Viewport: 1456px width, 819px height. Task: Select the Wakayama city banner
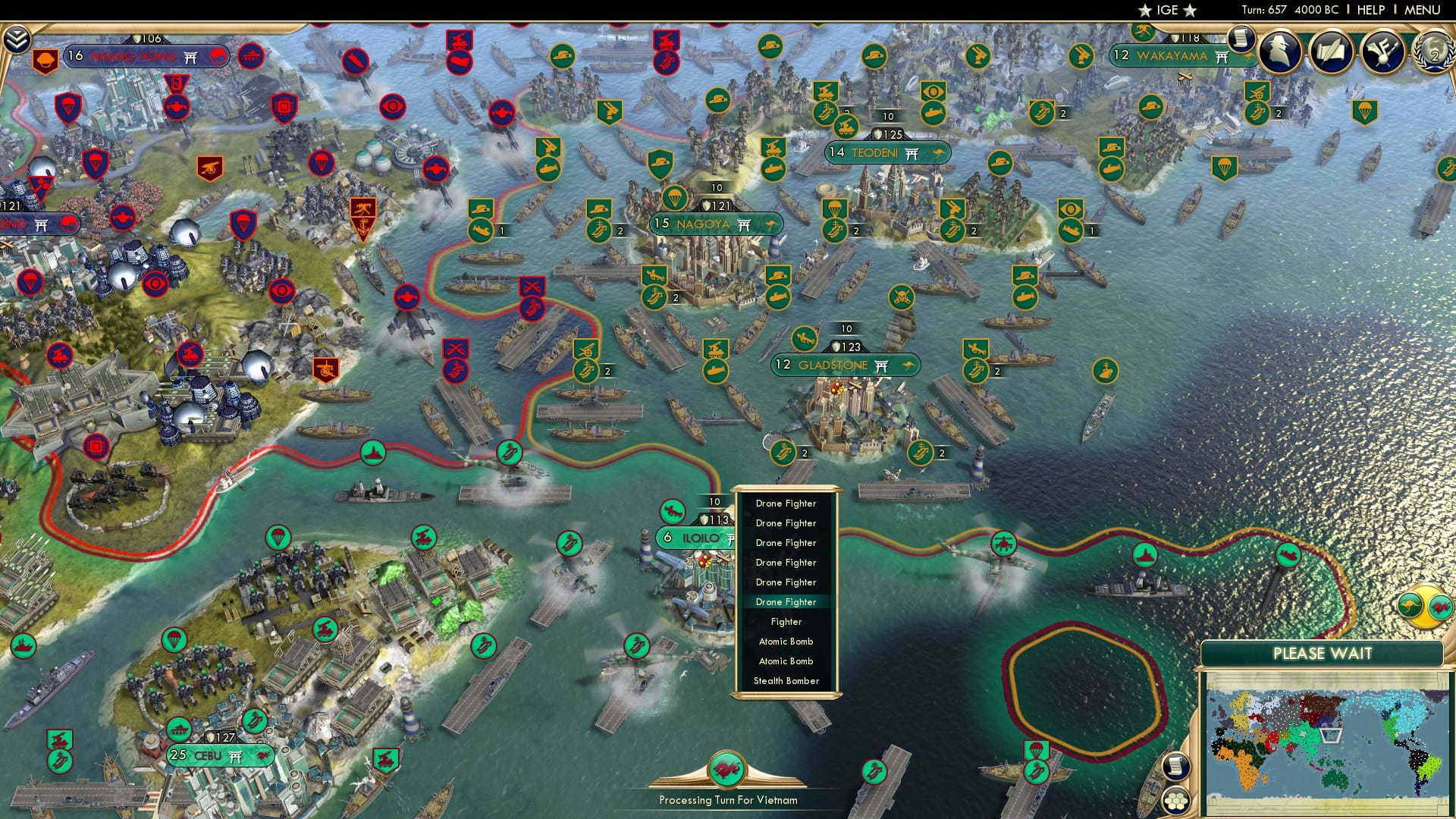(1171, 55)
